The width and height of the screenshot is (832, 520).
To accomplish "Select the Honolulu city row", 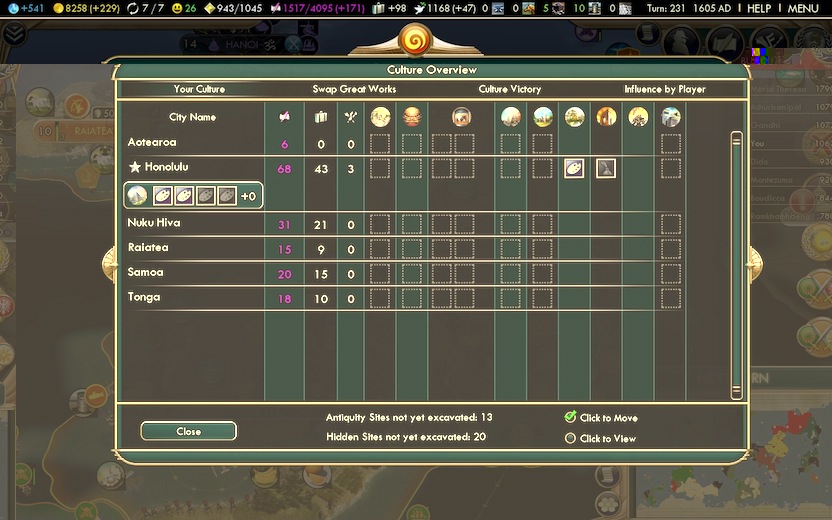I will tap(166, 168).
